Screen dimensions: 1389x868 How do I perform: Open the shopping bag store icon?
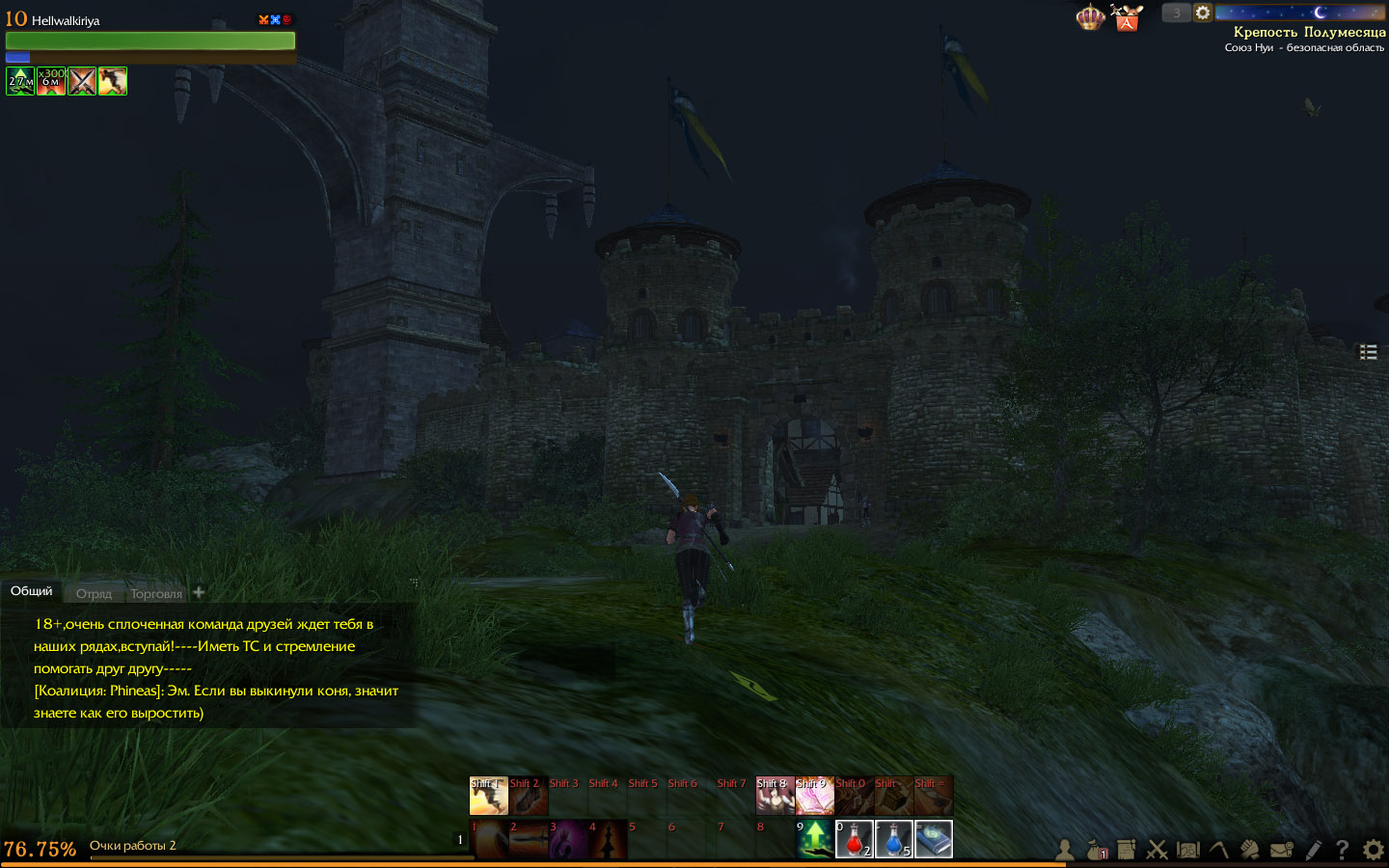[1127, 18]
